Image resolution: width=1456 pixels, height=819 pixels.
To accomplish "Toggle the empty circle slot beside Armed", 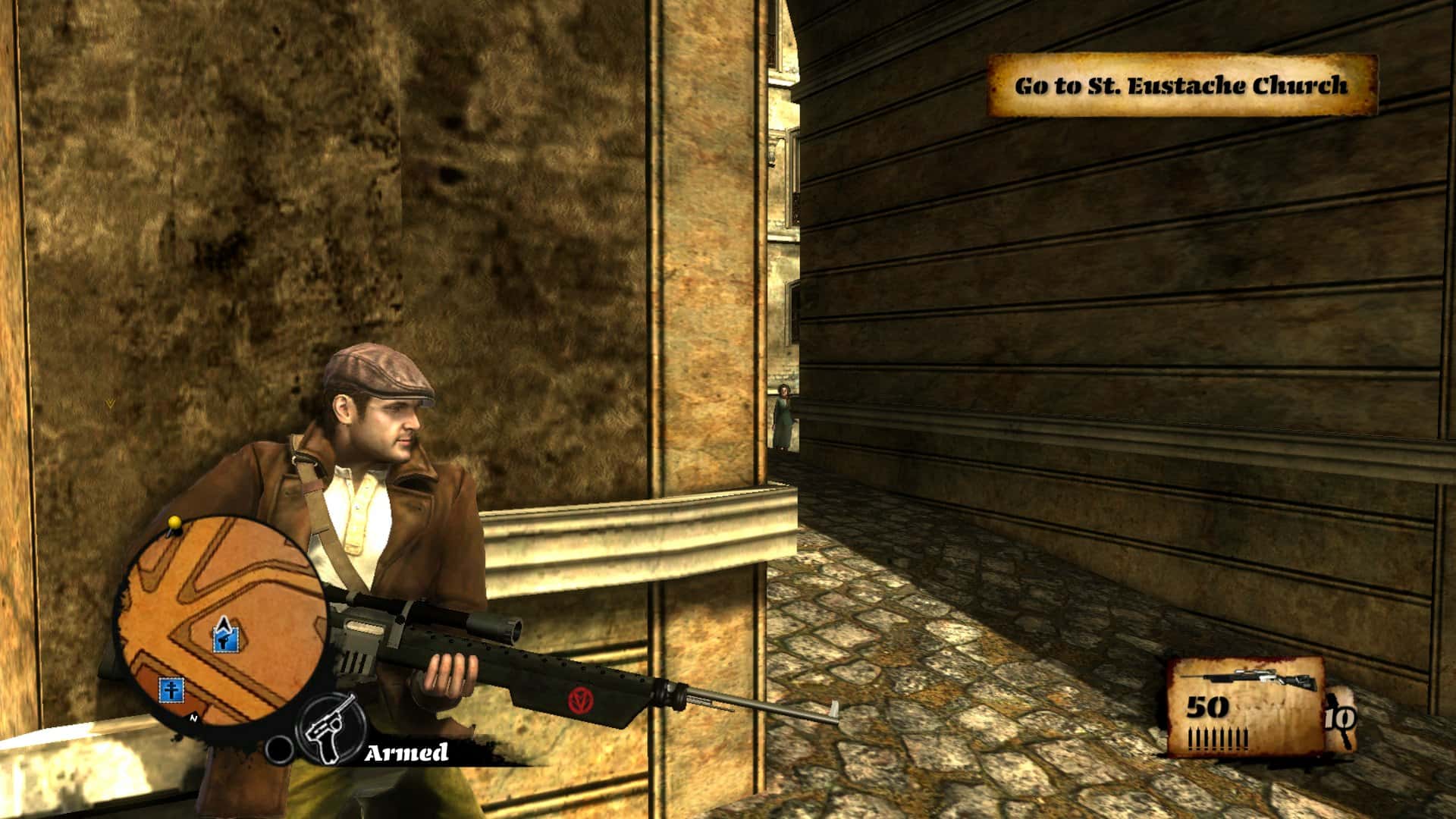I will point(280,749).
